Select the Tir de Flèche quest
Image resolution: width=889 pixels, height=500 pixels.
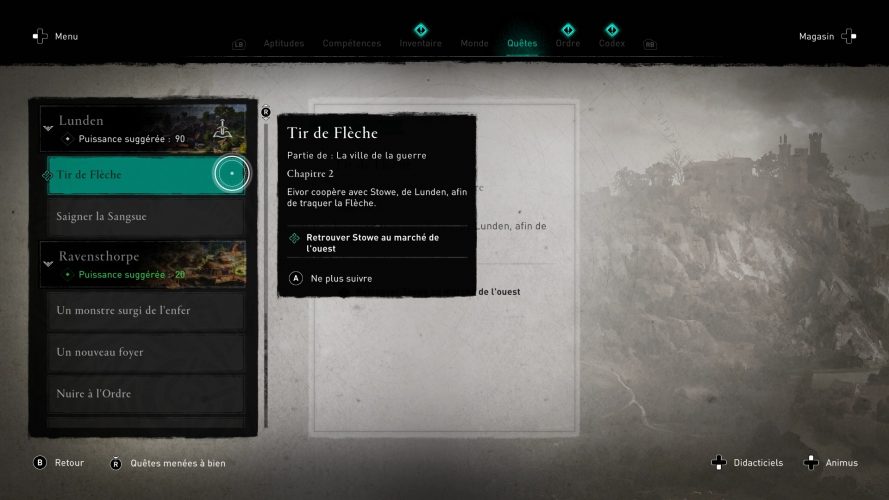[x=130, y=175]
